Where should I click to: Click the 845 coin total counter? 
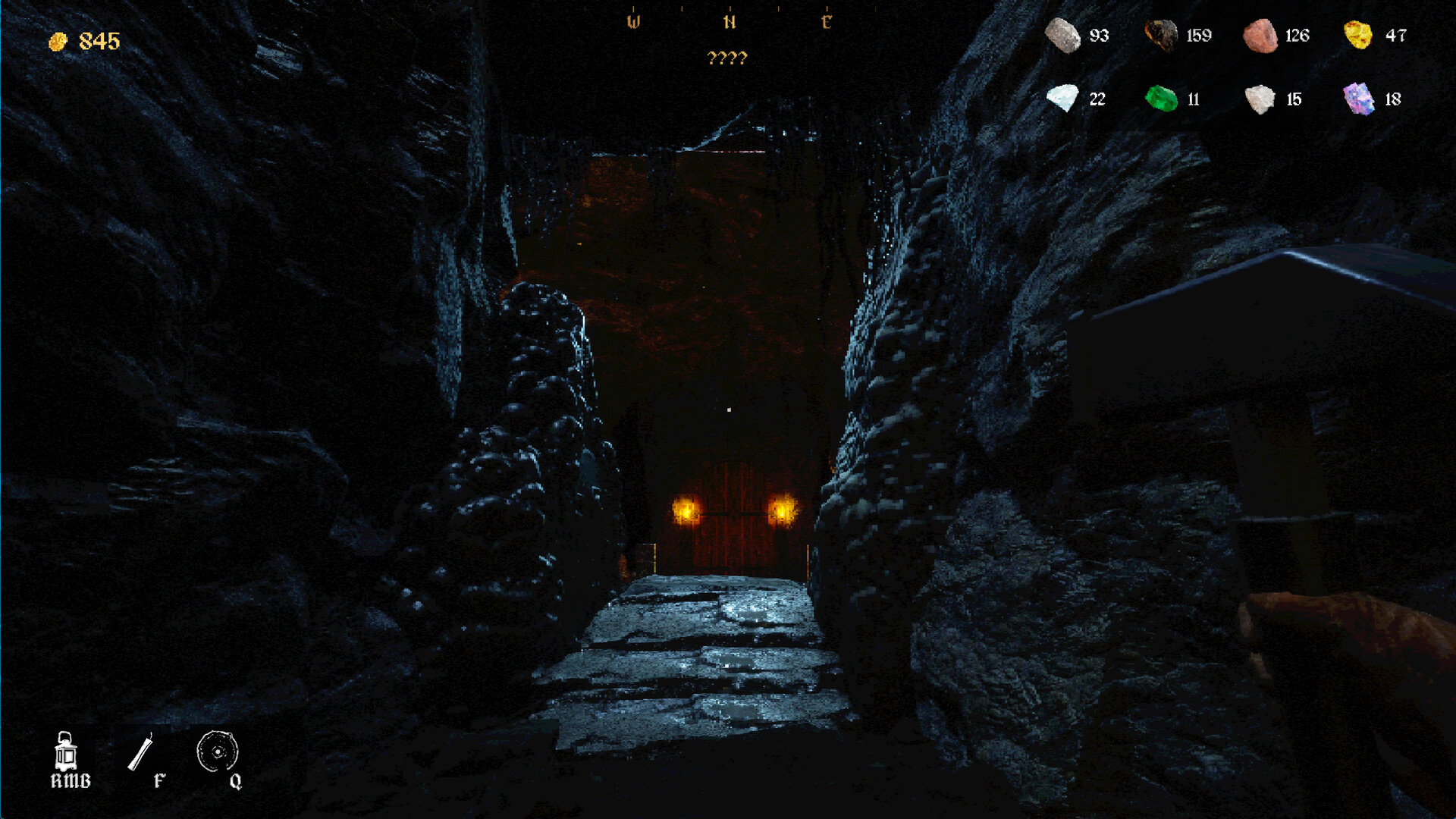98,41
